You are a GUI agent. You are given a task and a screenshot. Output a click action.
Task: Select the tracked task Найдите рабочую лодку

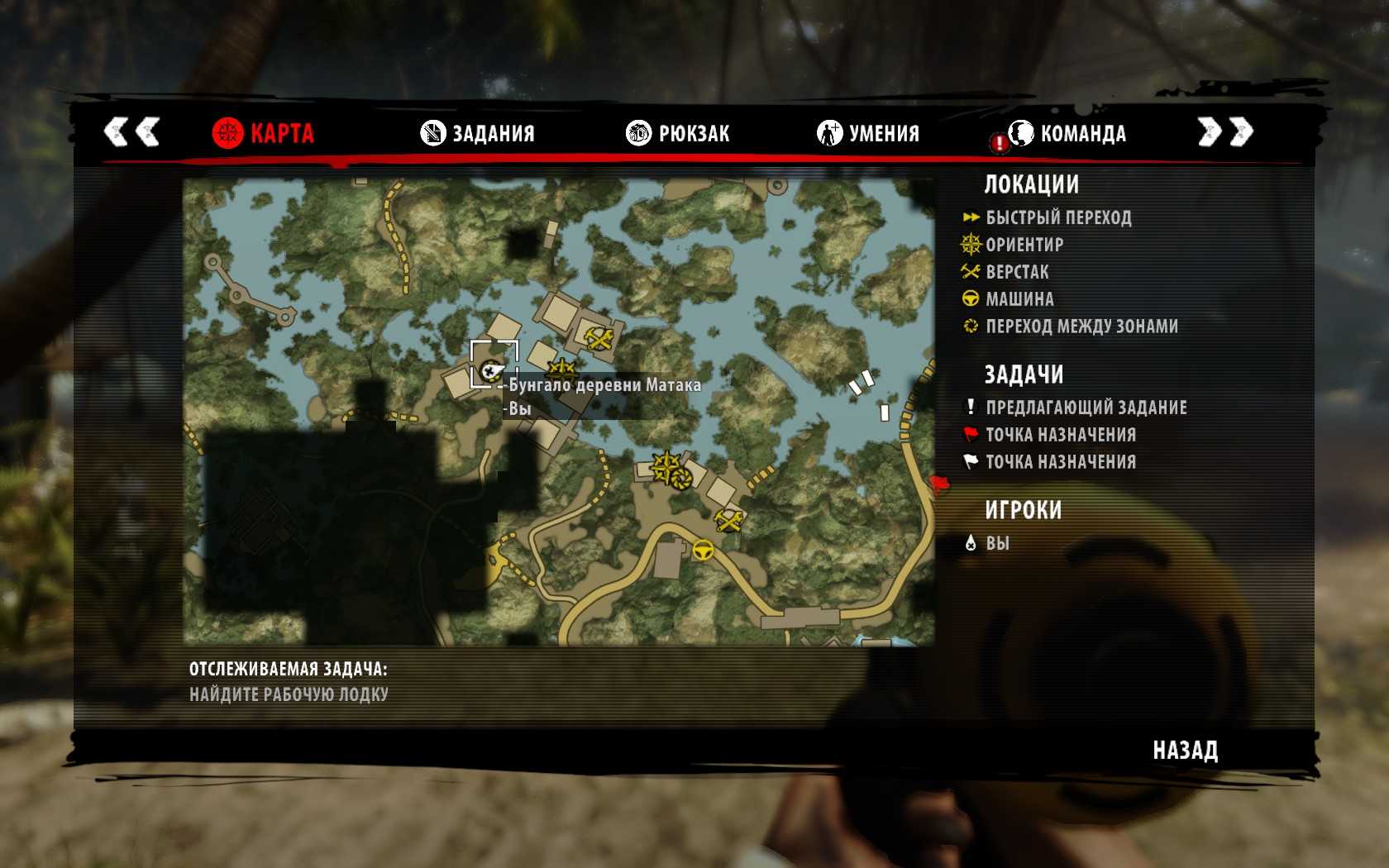289,694
